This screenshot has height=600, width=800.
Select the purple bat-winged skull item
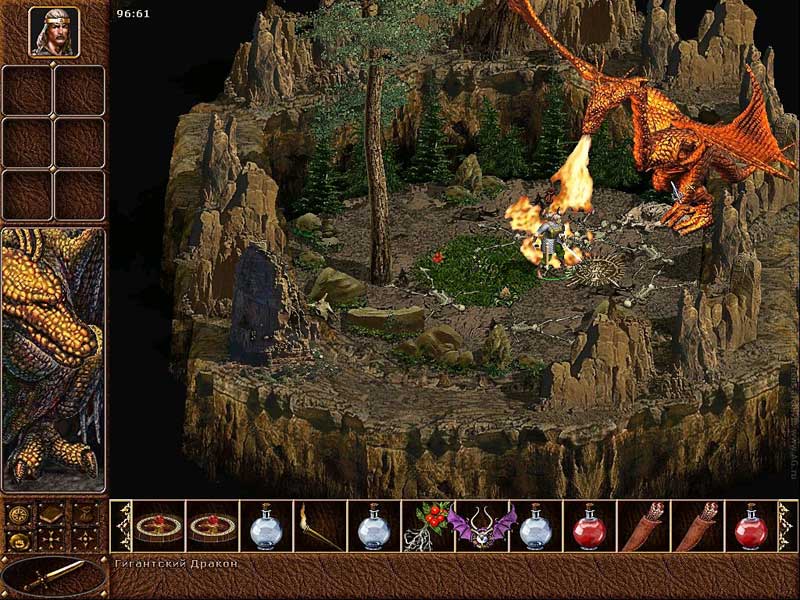point(481,526)
